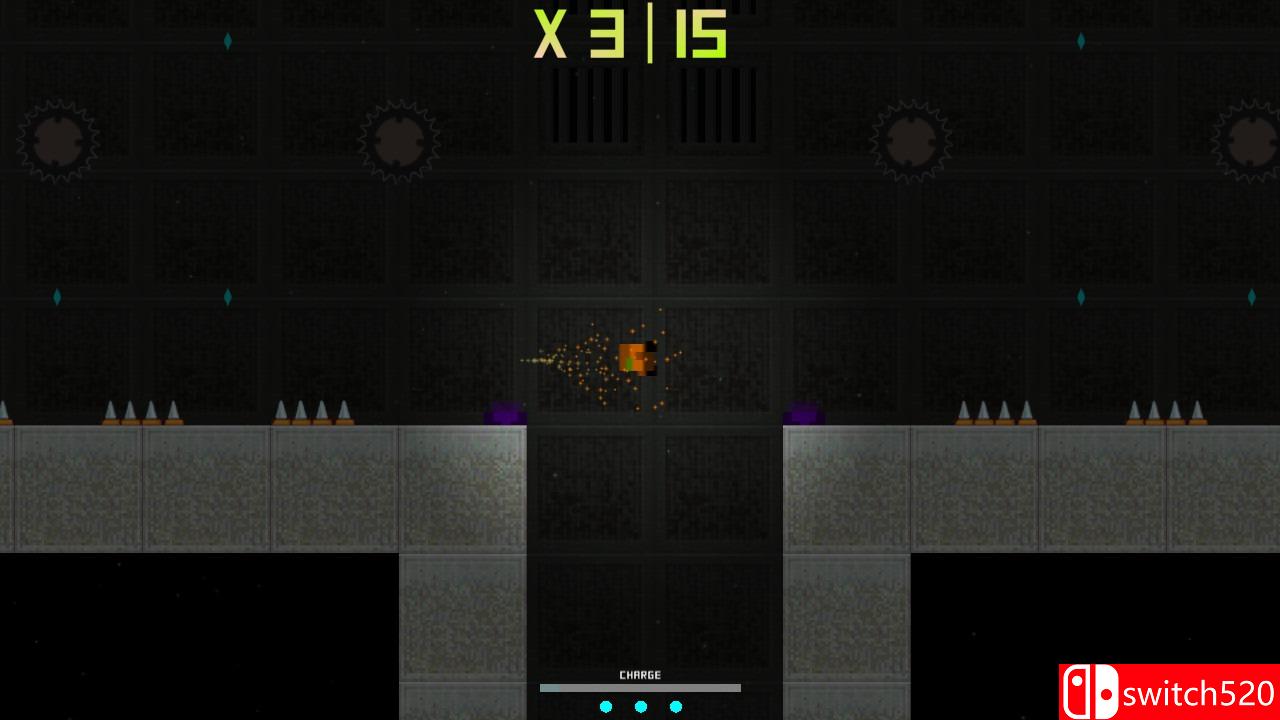Toggle the middle cyan charge dot
This screenshot has width=1280, height=720.
[640, 706]
